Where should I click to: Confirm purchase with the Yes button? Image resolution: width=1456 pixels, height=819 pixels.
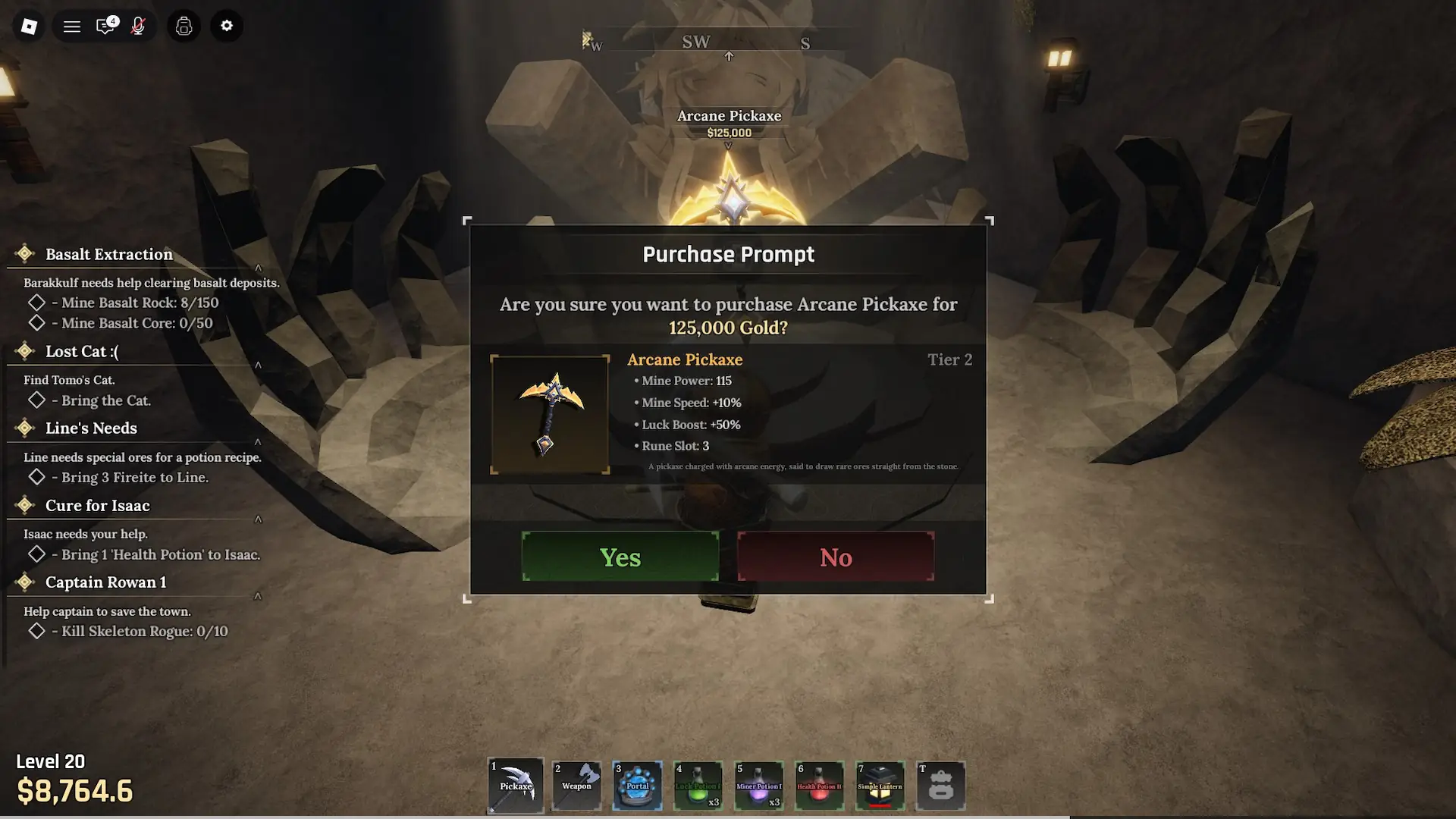pyautogui.click(x=620, y=557)
